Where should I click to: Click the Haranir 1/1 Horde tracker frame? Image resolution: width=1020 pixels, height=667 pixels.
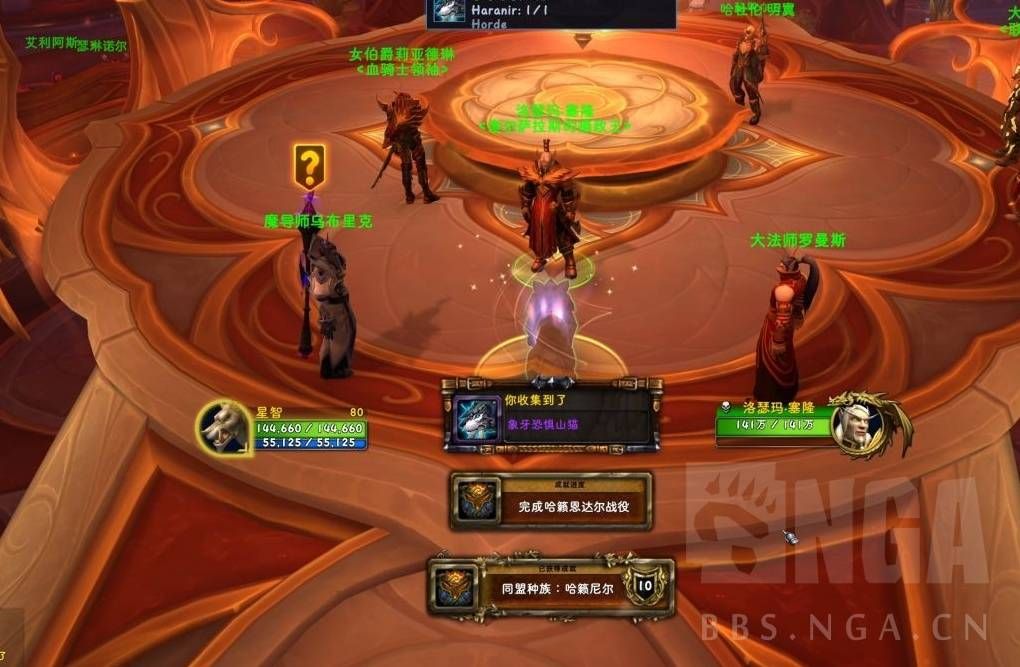551,13
